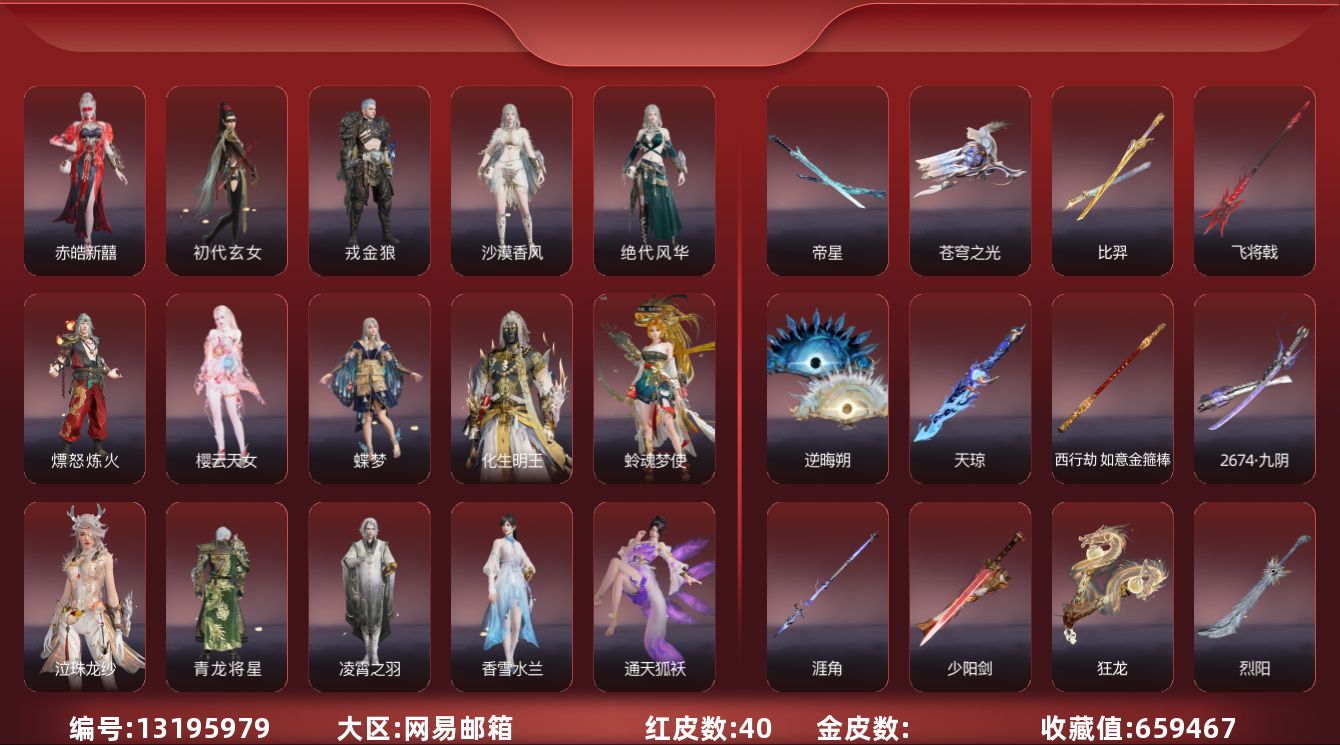Choose the 初代玄女 skin card

click(x=227, y=180)
